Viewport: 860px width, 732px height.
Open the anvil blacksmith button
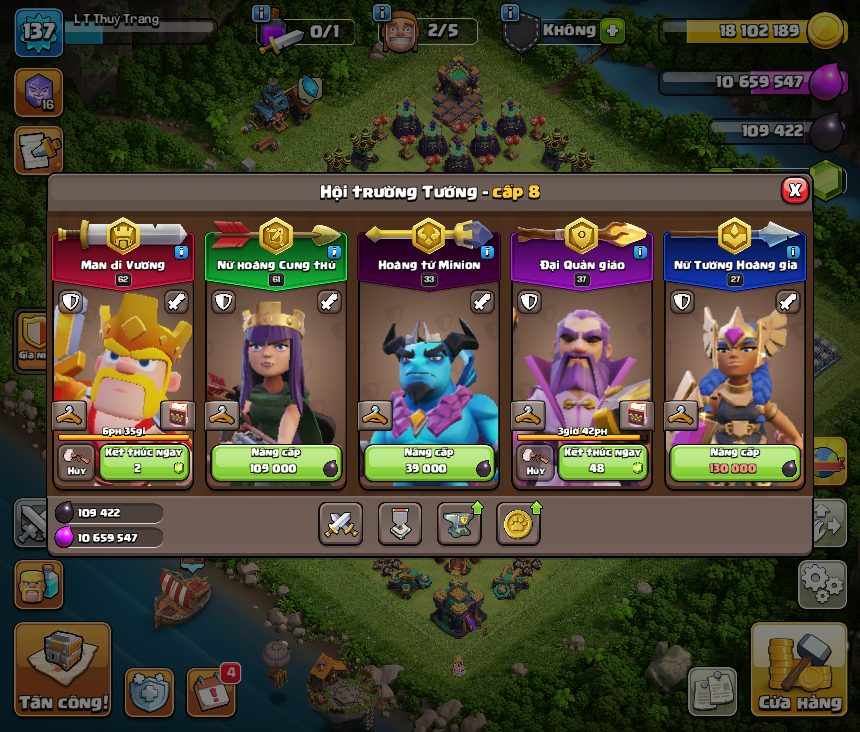tap(458, 523)
